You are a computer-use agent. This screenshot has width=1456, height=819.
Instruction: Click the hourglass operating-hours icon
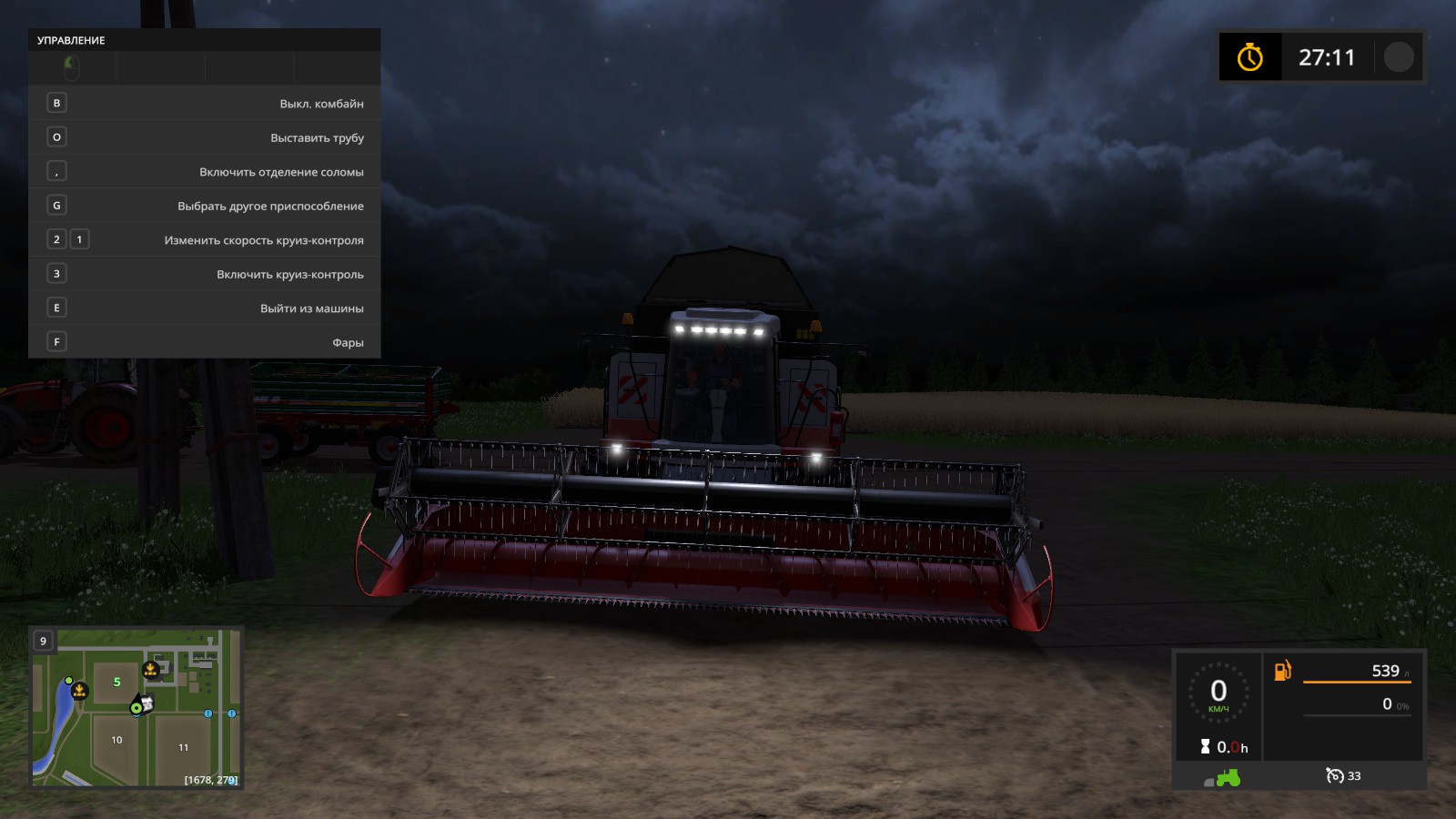coord(1206,746)
